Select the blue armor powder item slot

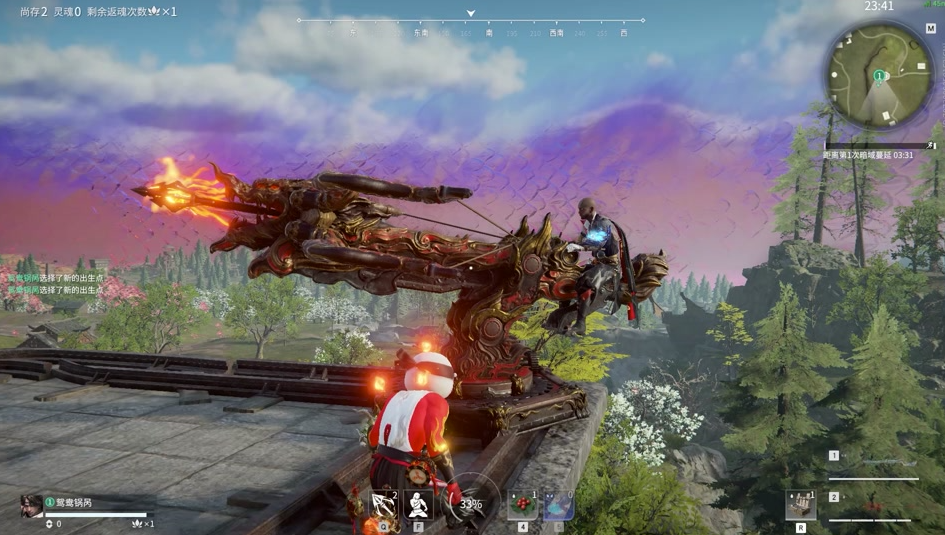pos(558,505)
